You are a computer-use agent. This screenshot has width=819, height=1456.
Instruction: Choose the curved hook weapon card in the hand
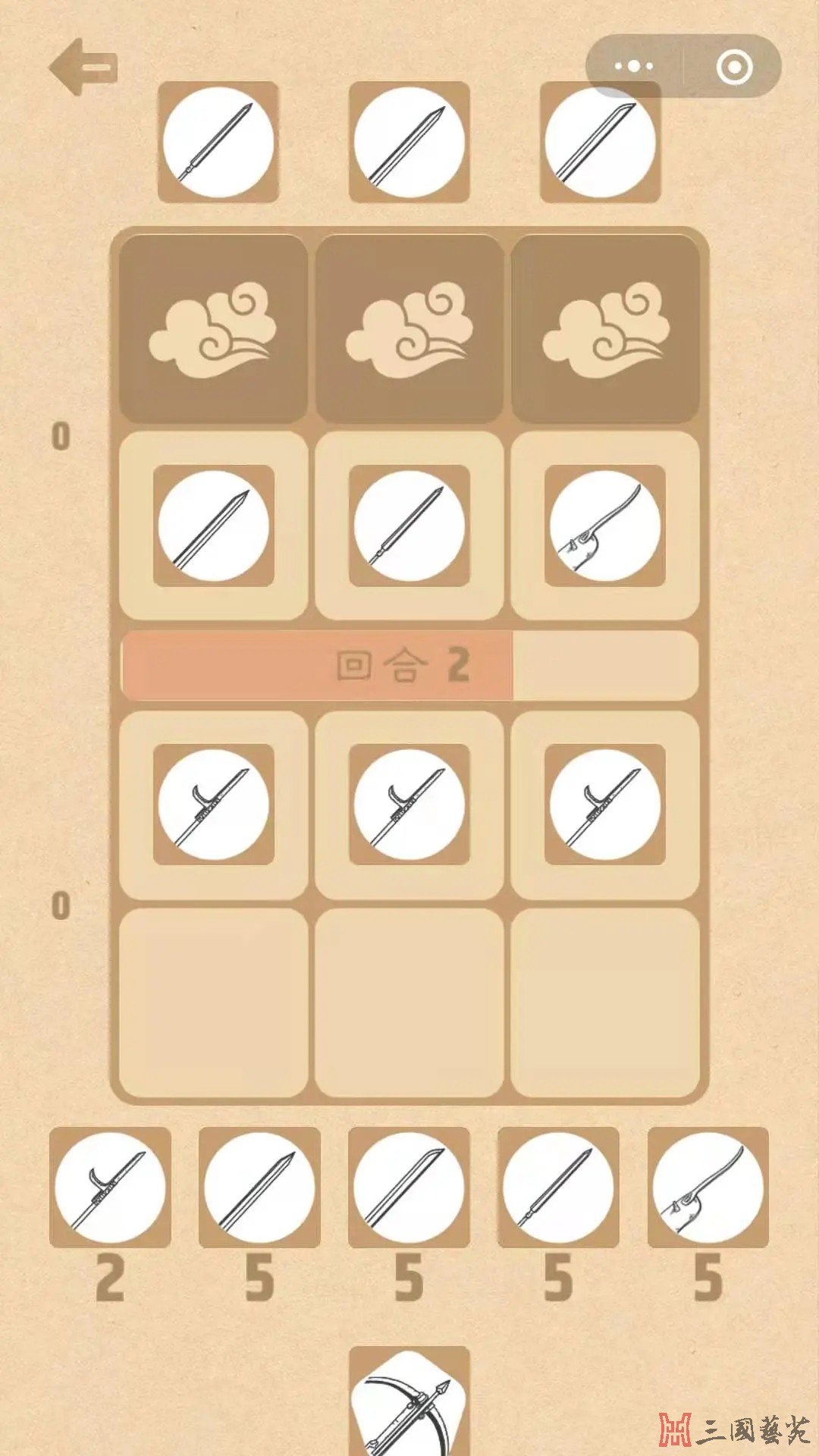pos(708,1188)
